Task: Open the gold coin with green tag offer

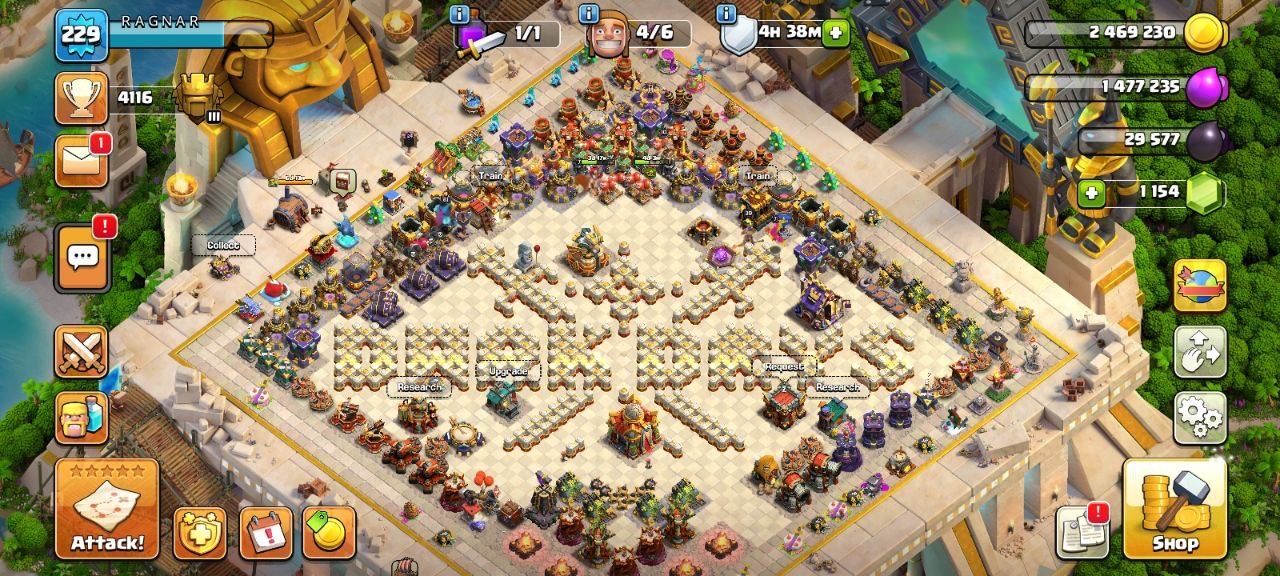Action: pyautogui.click(x=329, y=532)
